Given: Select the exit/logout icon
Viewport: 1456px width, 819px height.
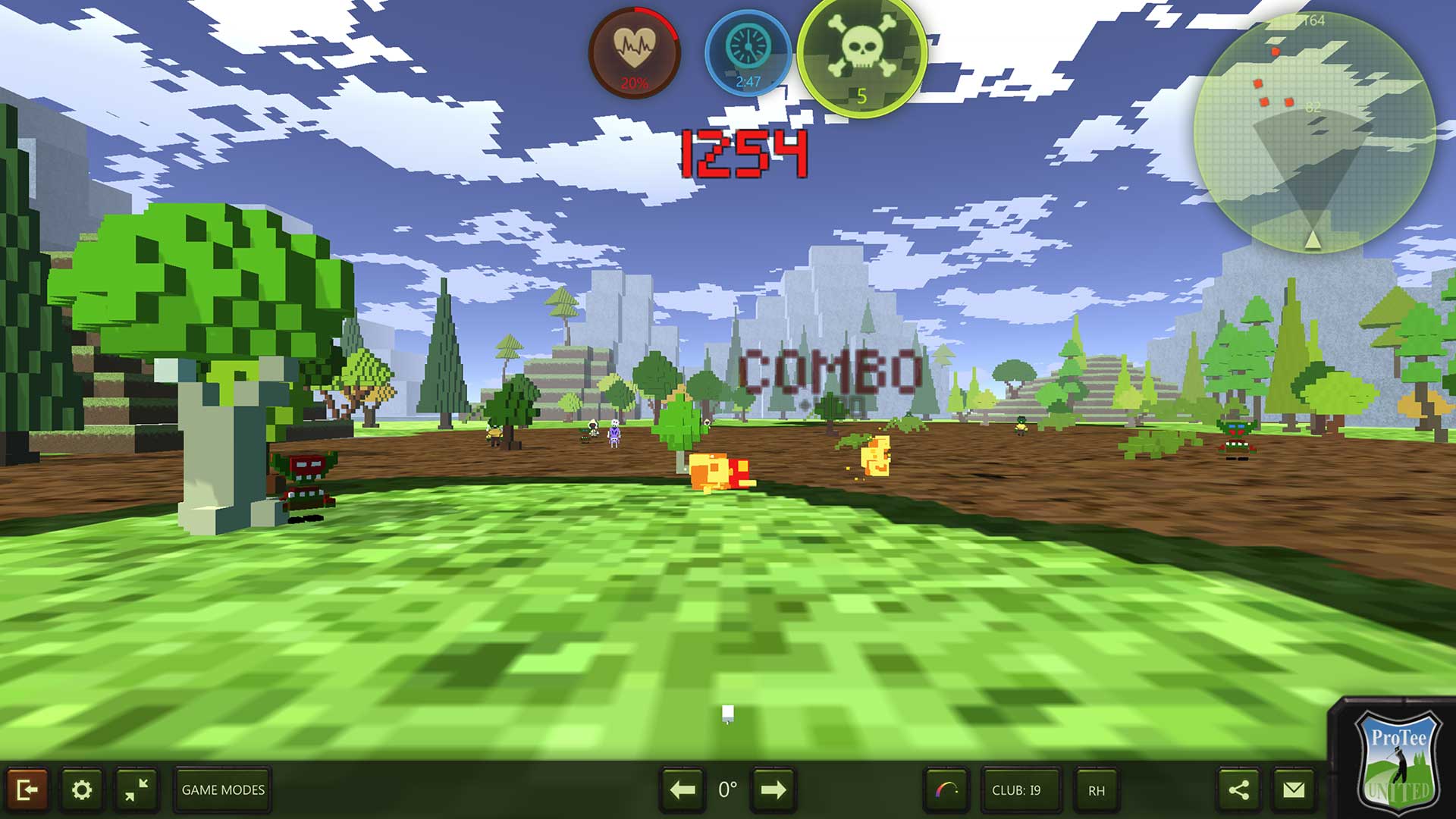Looking at the screenshot, I should [x=29, y=789].
